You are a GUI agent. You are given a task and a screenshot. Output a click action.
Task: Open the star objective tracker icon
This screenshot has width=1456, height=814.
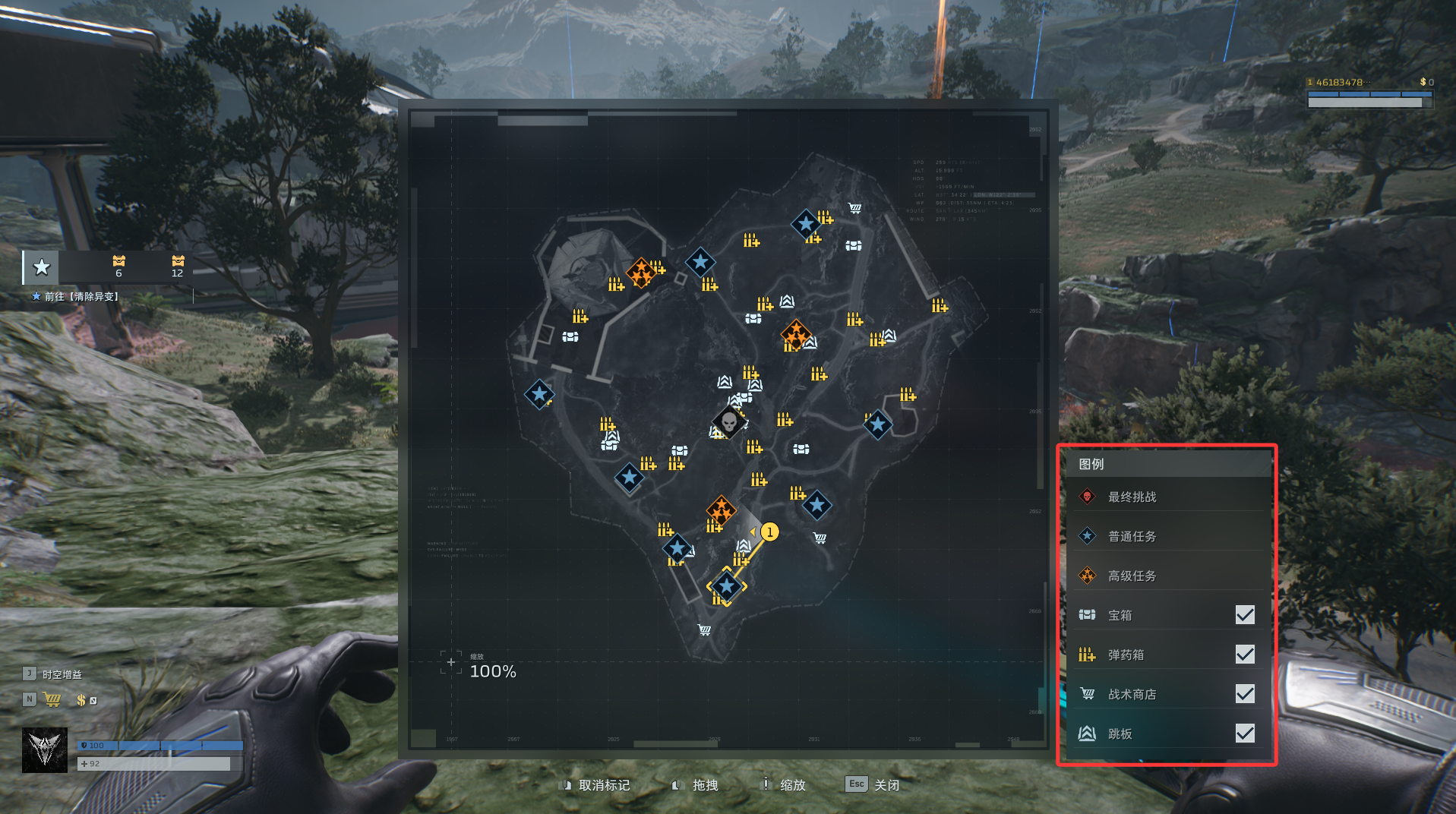click(42, 267)
